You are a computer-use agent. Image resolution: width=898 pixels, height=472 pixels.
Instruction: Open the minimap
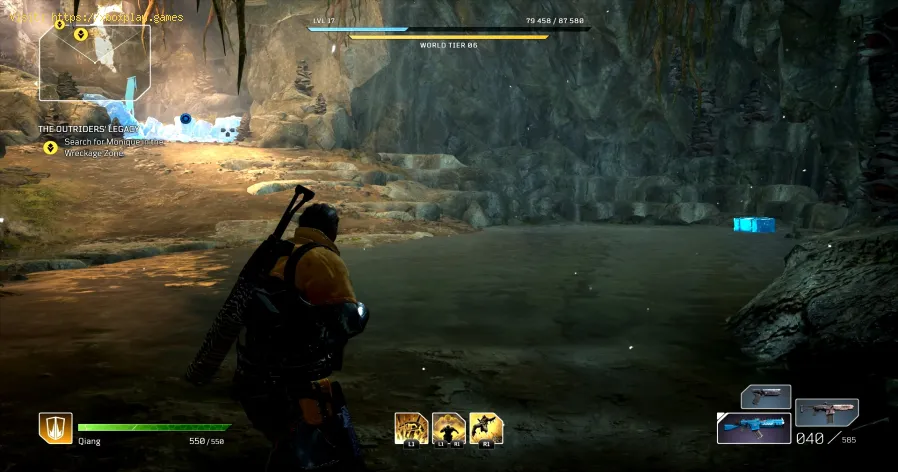(x=95, y=62)
